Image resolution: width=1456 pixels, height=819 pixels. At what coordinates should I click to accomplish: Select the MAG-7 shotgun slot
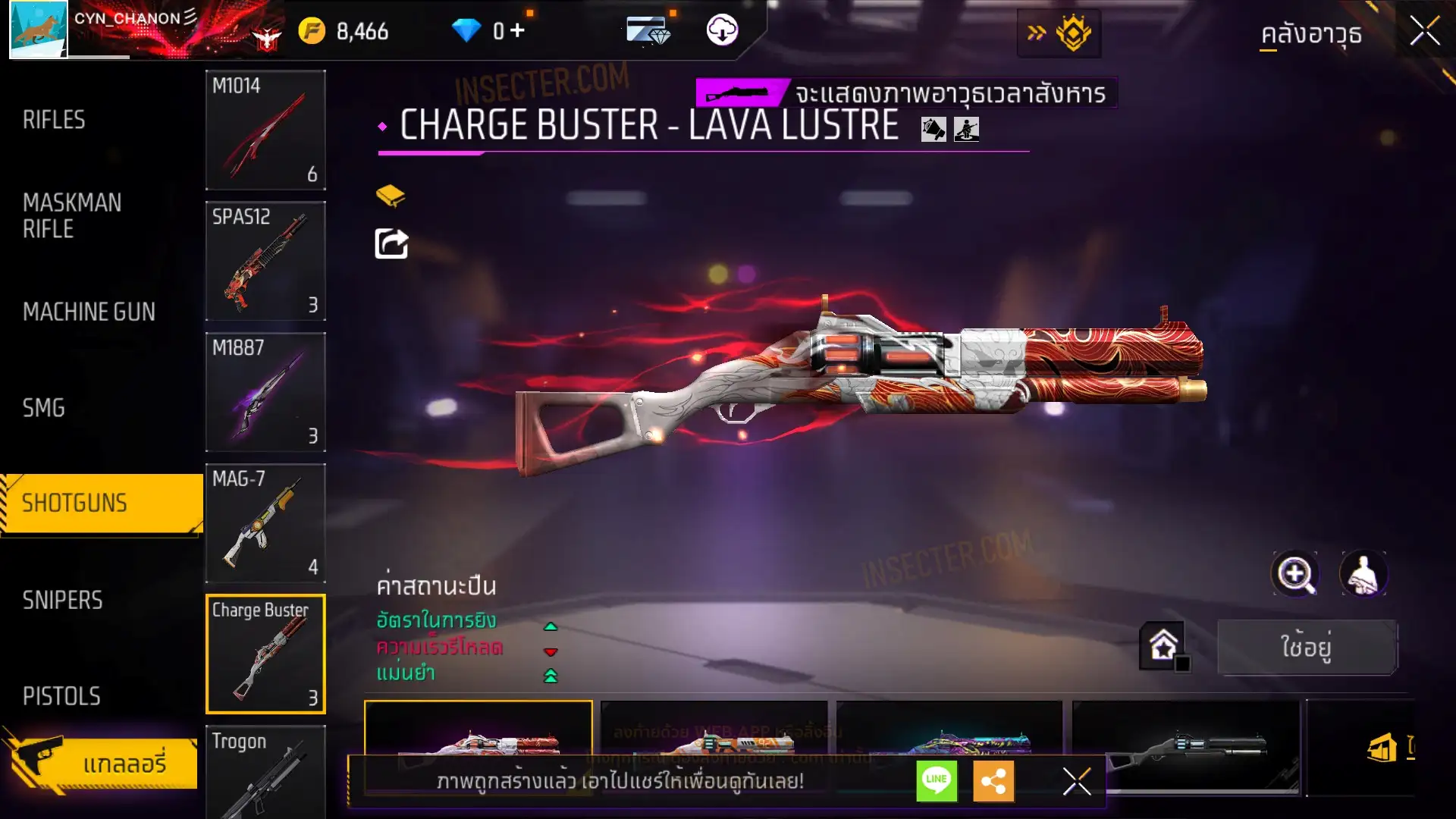(265, 523)
